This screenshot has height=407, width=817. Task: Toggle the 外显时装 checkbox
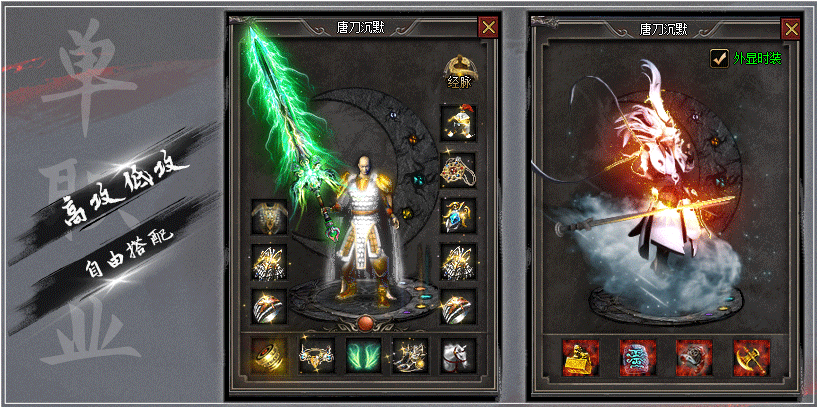[718, 58]
